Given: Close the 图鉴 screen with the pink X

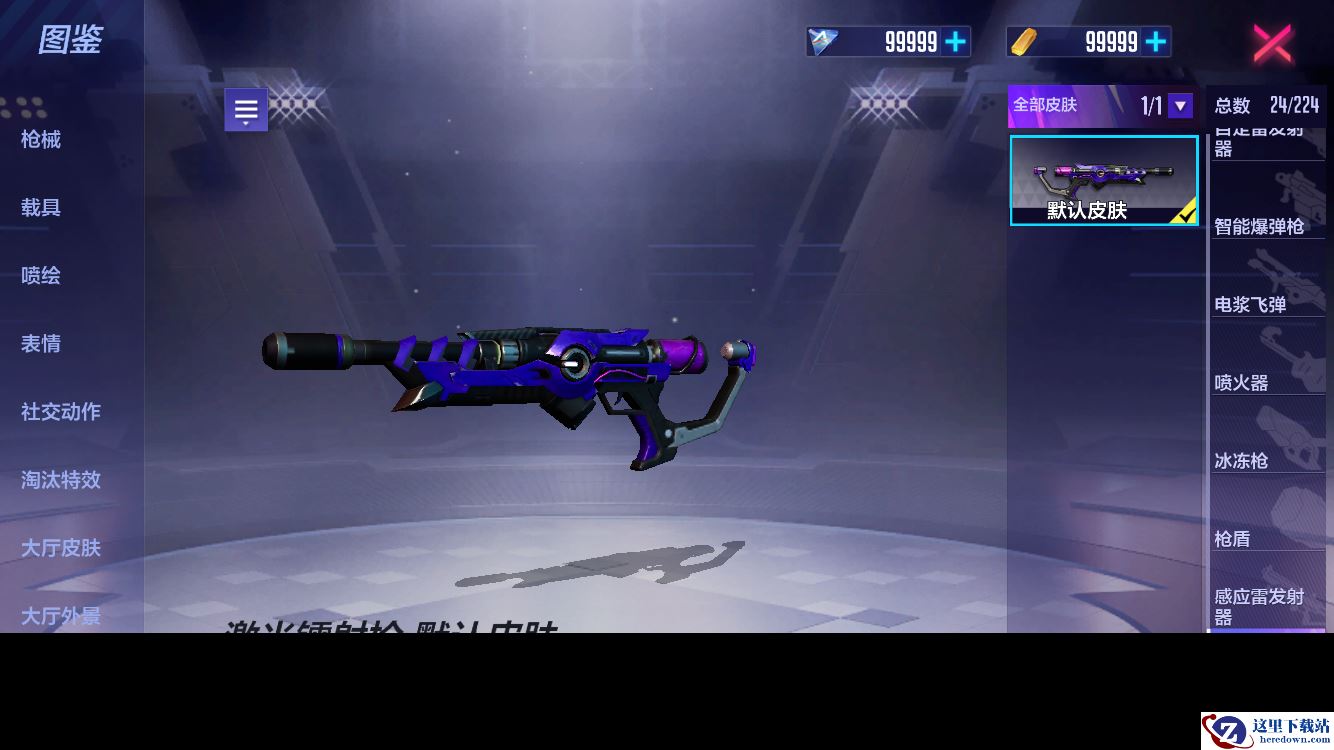Looking at the screenshot, I should point(1272,43).
